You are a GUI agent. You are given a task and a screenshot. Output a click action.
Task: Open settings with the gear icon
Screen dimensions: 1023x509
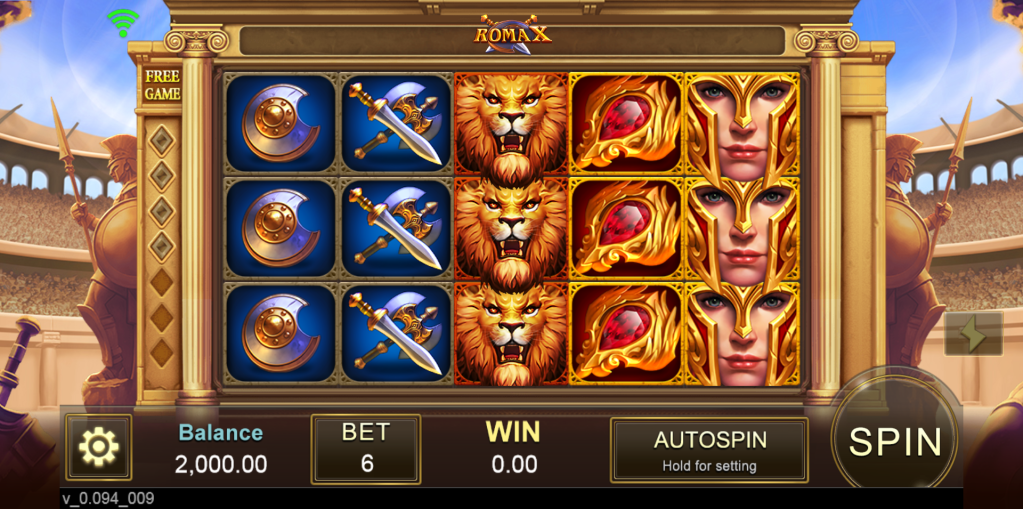(98, 447)
